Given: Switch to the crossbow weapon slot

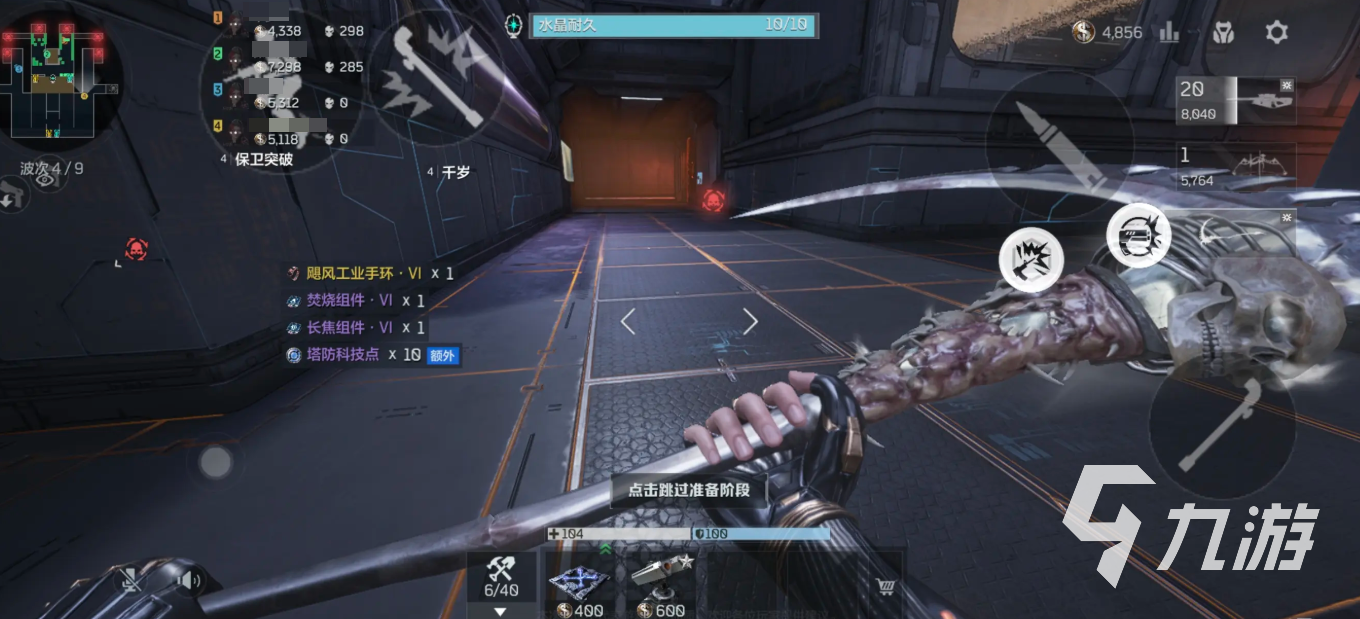Looking at the screenshot, I should click(x=1236, y=167).
